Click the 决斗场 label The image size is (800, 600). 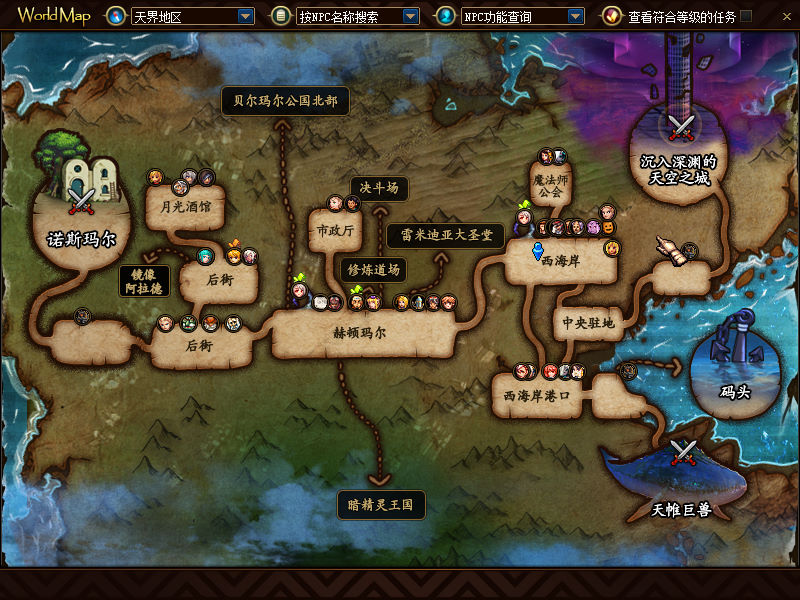coord(379,188)
